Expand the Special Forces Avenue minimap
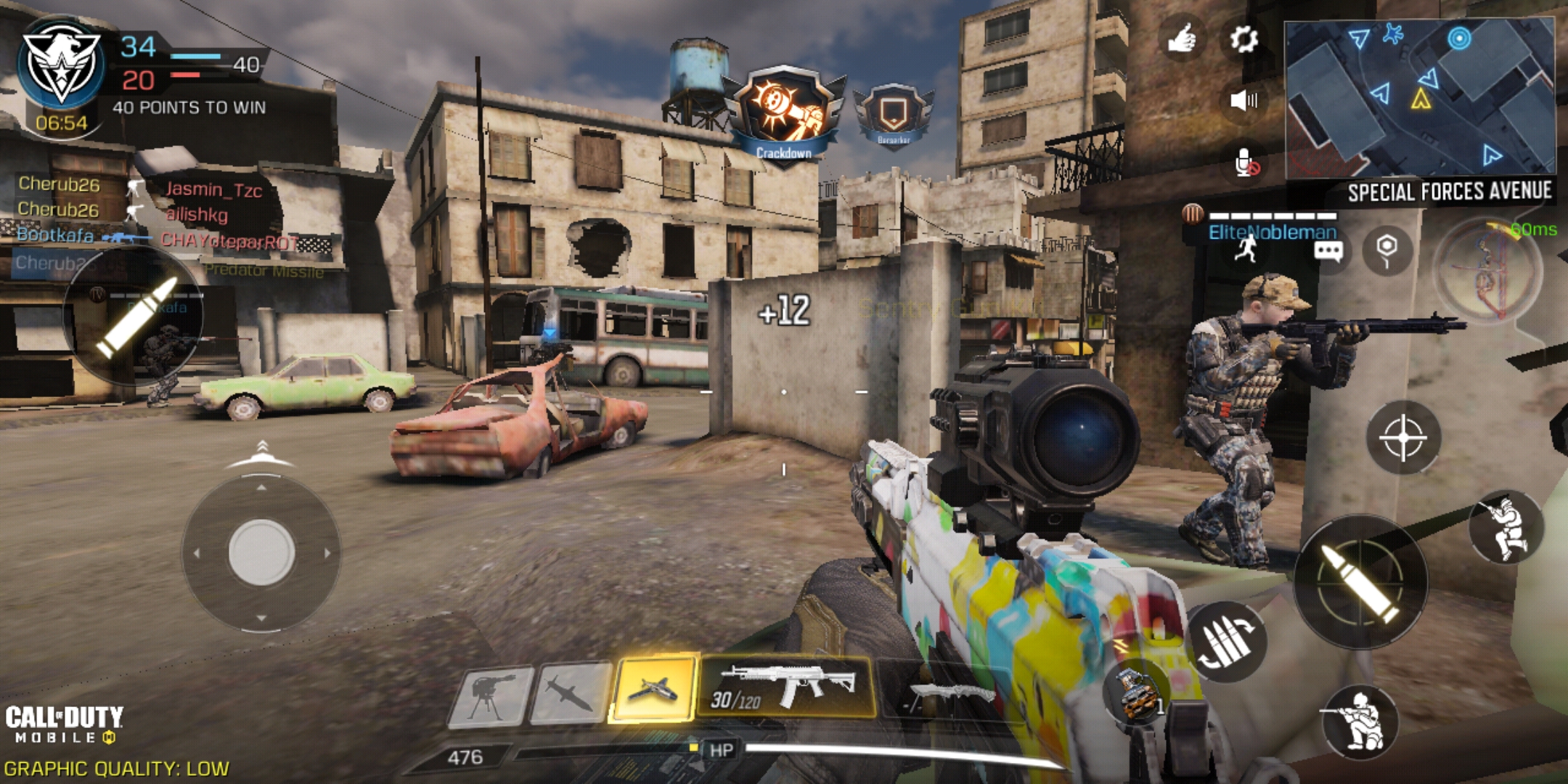The width and height of the screenshot is (1568, 784). click(1419, 98)
